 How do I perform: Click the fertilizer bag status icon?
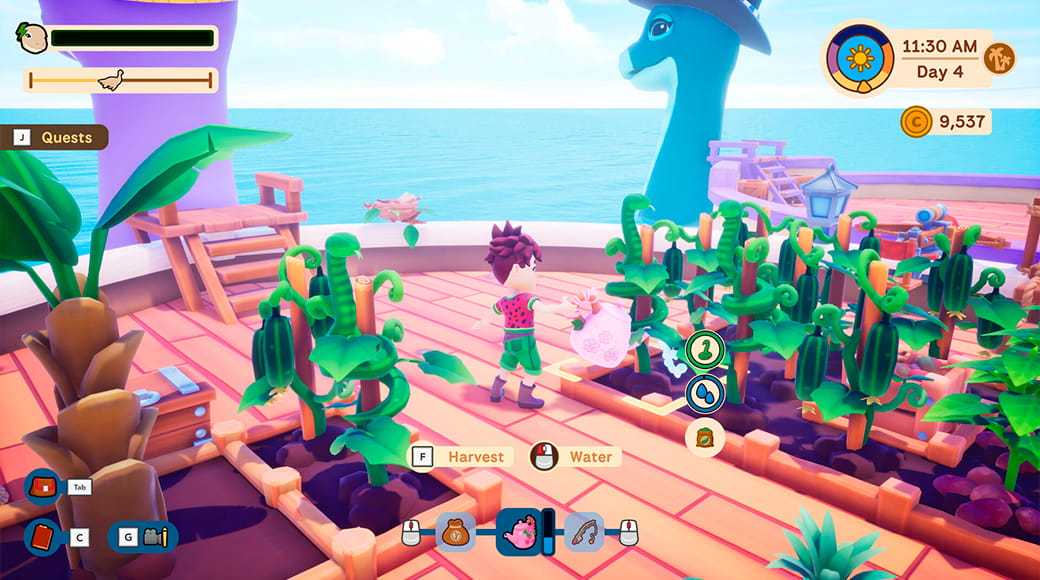pos(705,437)
